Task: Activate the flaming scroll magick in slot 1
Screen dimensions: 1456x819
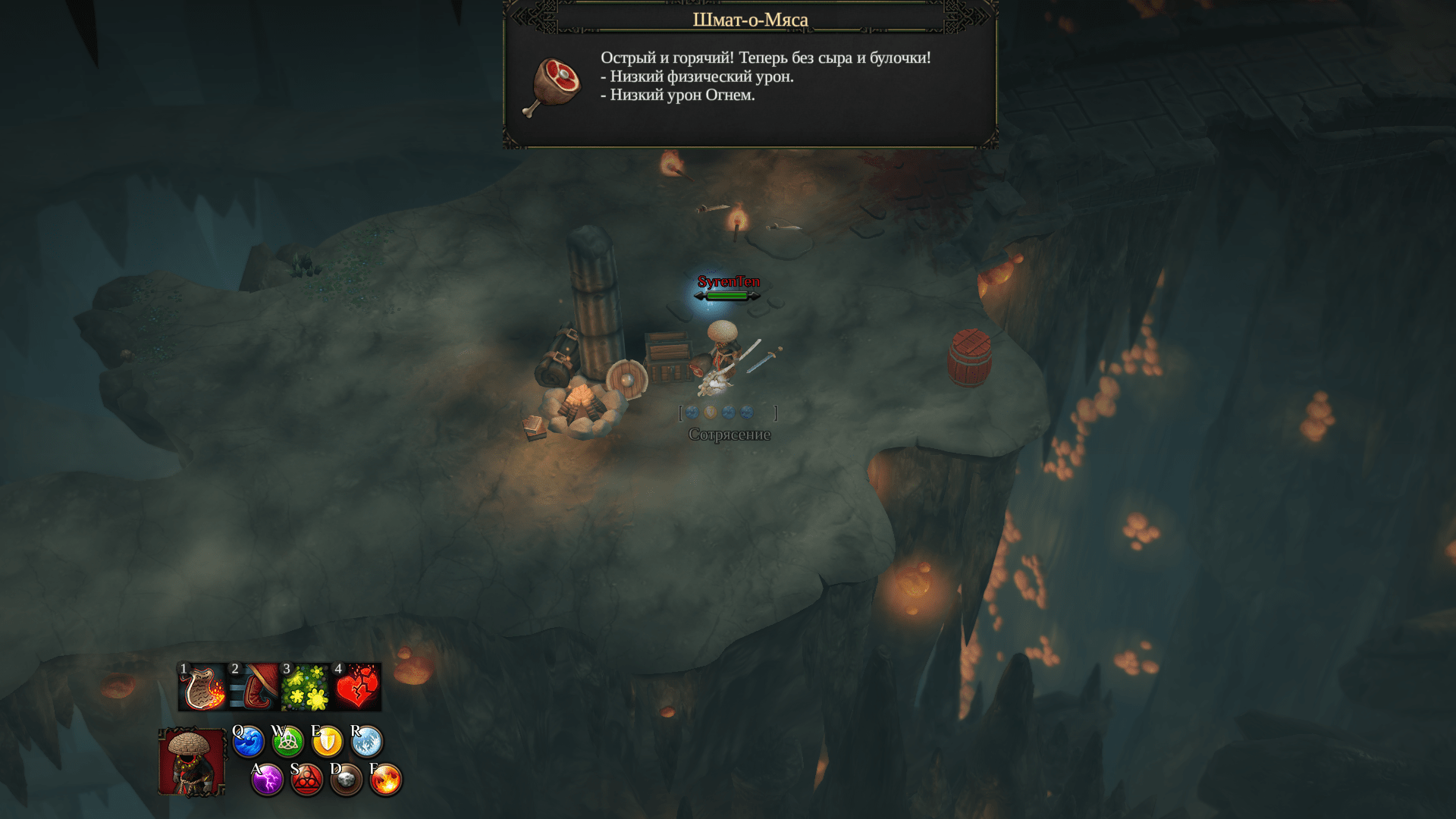Action: (203, 687)
